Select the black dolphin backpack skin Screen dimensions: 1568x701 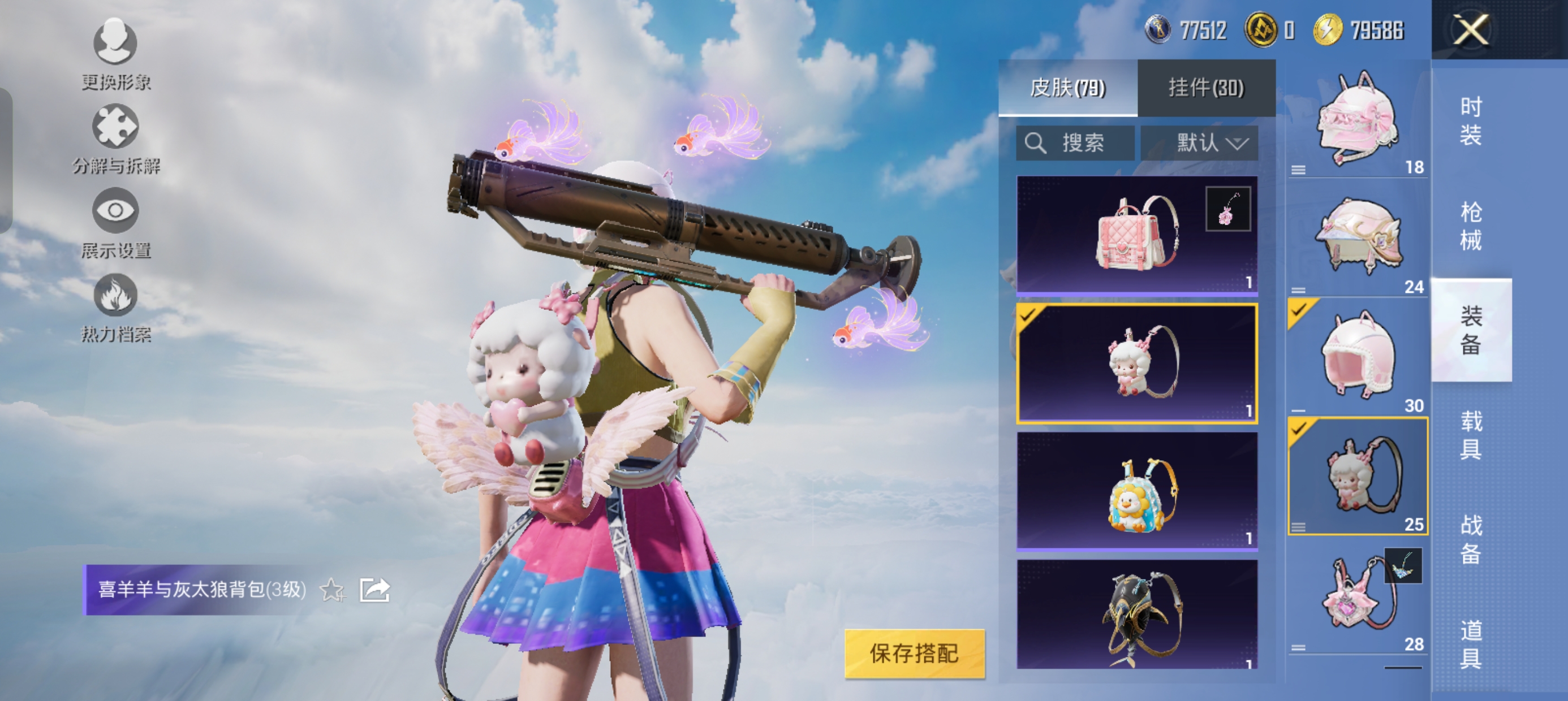pyautogui.click(x=1136, y=615)
